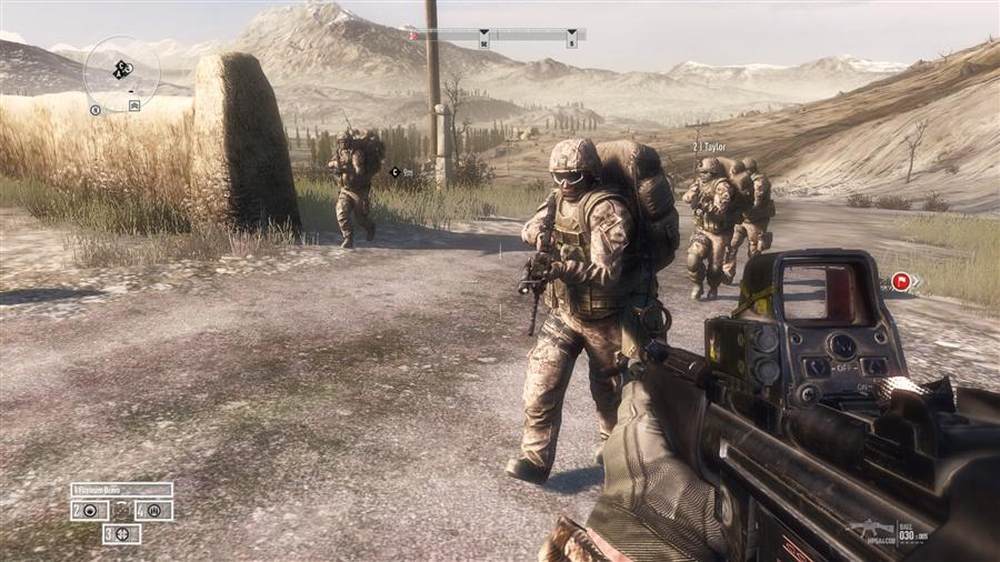
Task: Select the squad rank badge under the radar
Action: tap(134, 105)
